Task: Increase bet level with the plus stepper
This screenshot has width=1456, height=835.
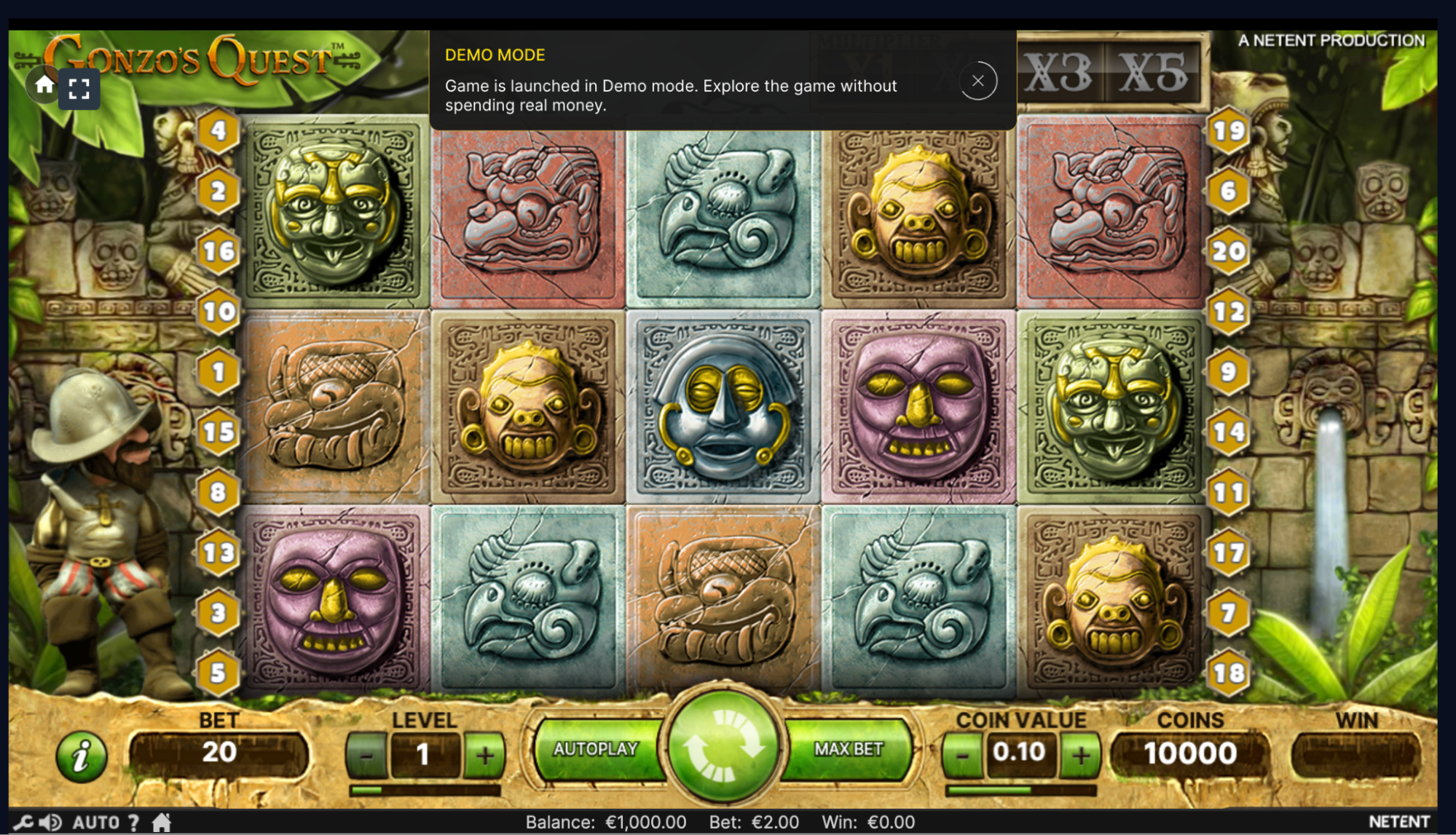Action: tap(484, 755)
